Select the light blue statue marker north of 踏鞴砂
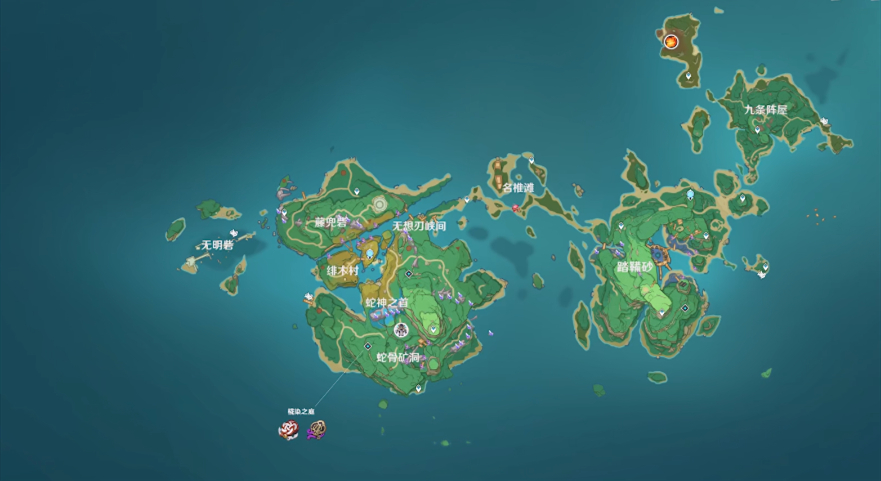The image size is (881, 481). (x=690, y=194)
